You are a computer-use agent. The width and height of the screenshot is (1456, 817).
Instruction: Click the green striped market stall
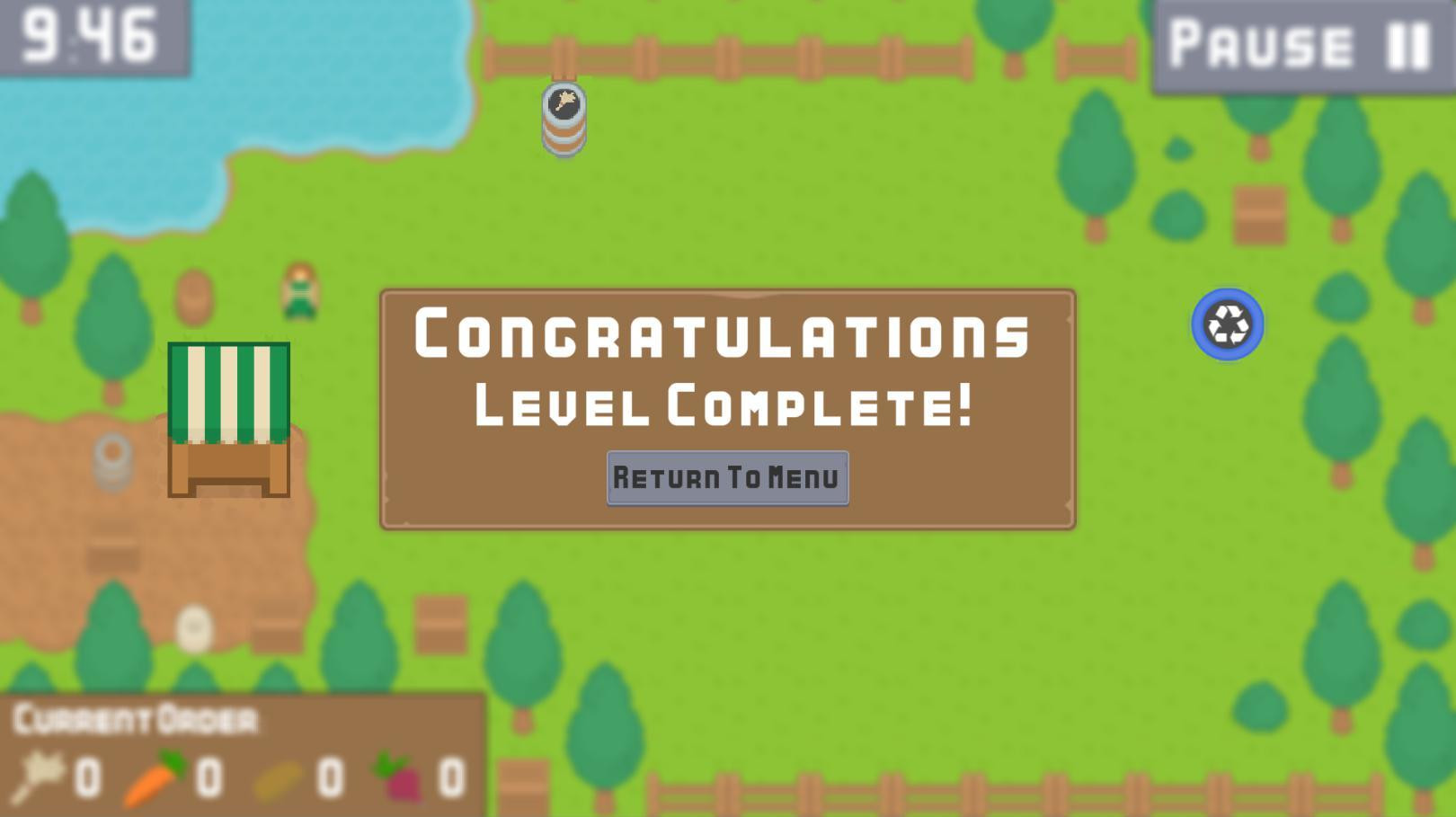pos(229,418)
